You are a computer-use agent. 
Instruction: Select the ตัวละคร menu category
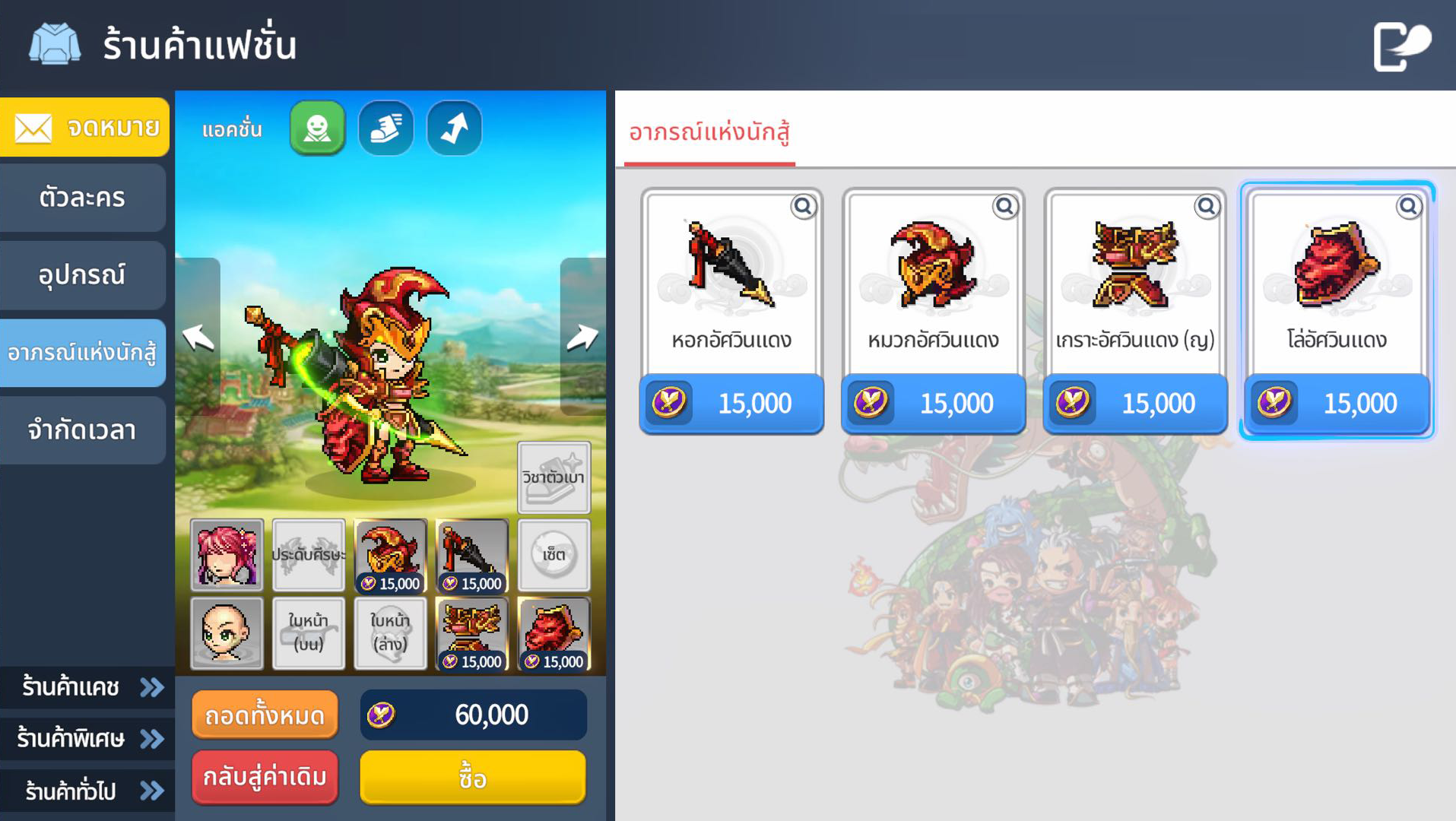(82, 198)
